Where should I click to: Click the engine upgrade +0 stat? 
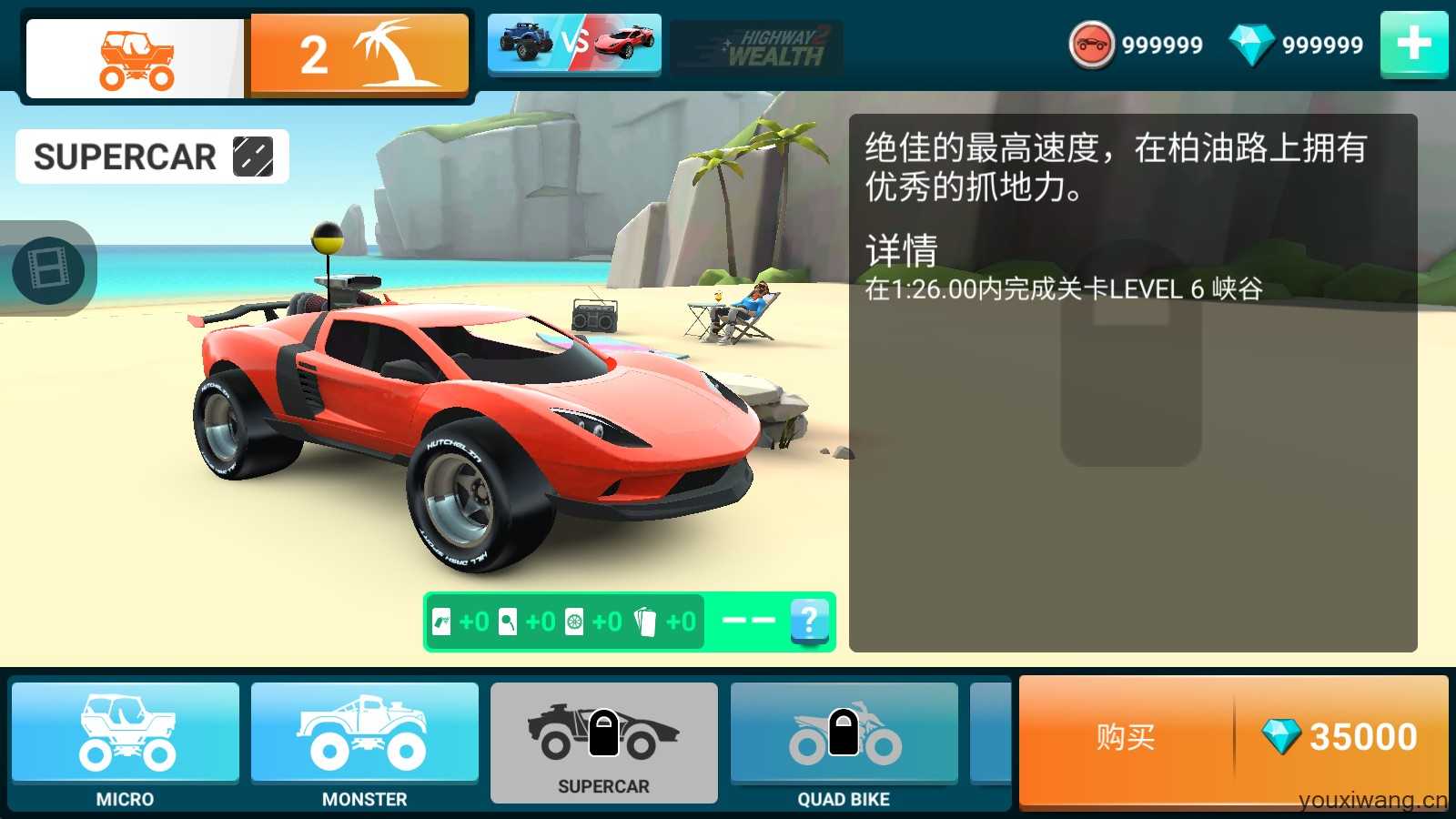pyautogui.click(x=442, y=622)
